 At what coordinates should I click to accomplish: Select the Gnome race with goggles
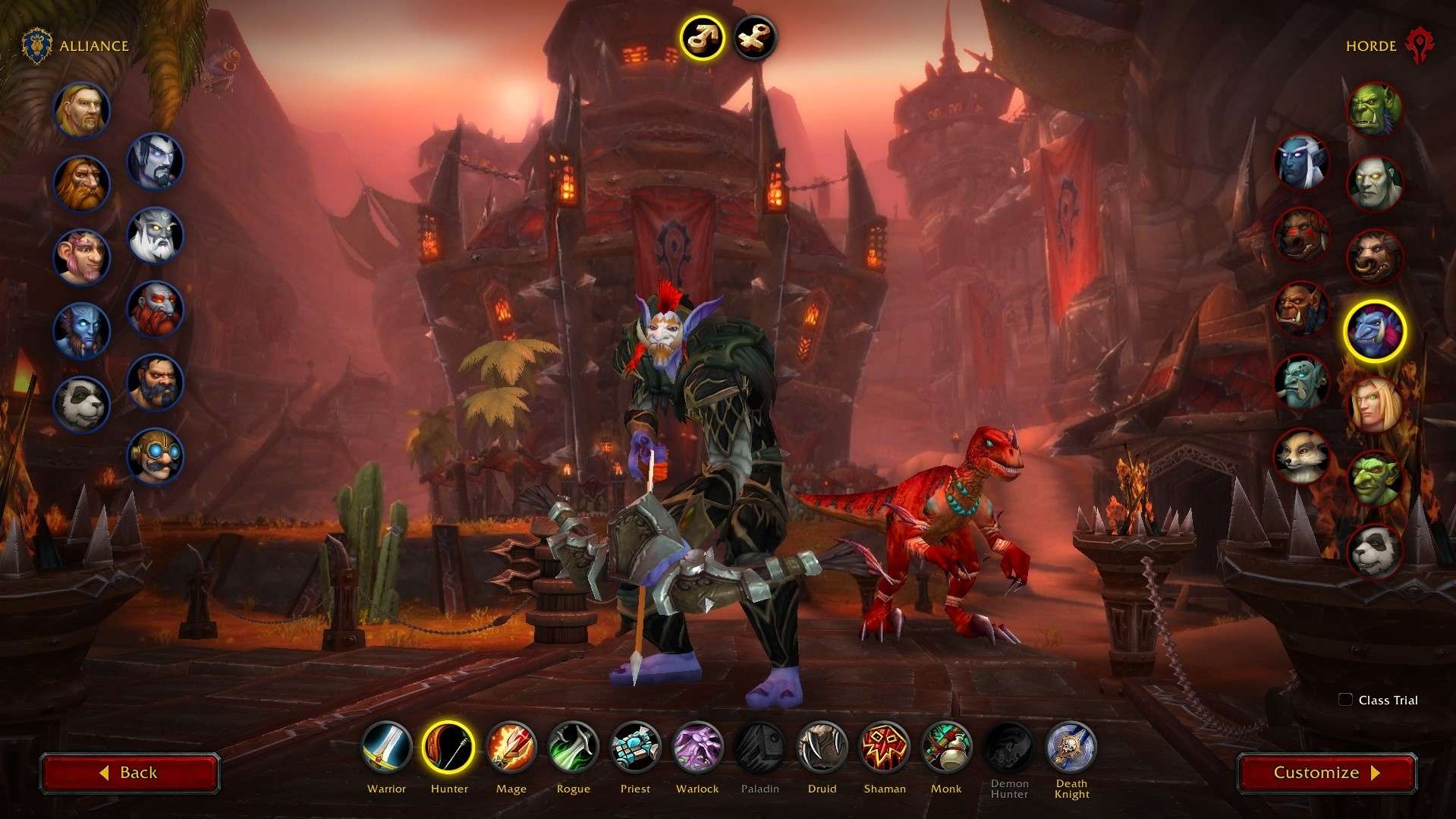point(155,456)
